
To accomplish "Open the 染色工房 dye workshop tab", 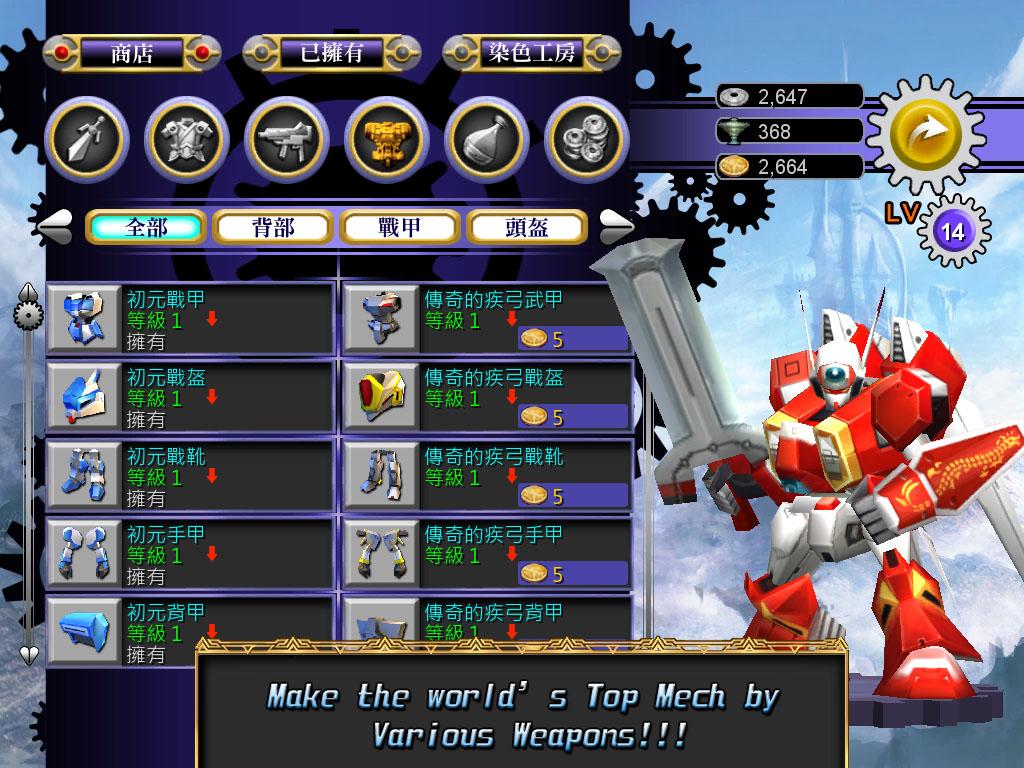I will click(x=531, y=53).
